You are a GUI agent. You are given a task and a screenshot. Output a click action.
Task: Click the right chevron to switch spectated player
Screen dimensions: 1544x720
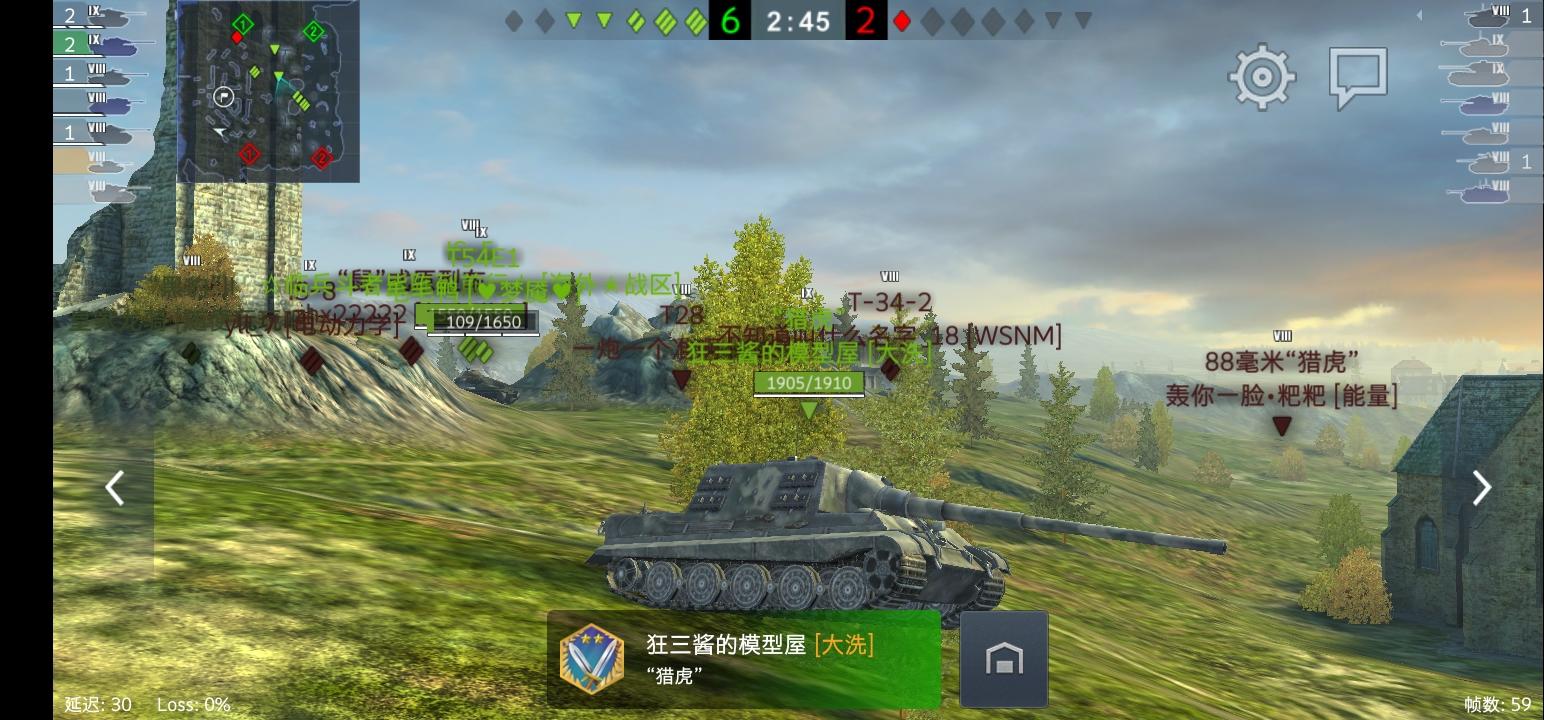pyautogui.click(x=1480, y=488)
